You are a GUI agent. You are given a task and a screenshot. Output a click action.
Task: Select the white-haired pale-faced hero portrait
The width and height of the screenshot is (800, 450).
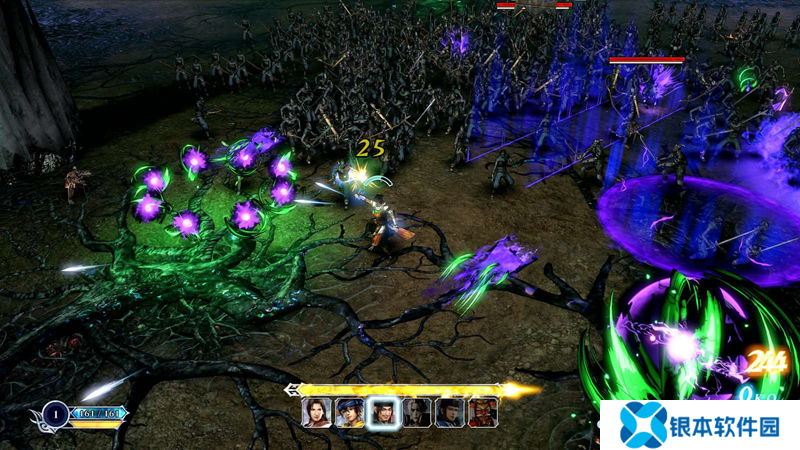coord(416,412)
